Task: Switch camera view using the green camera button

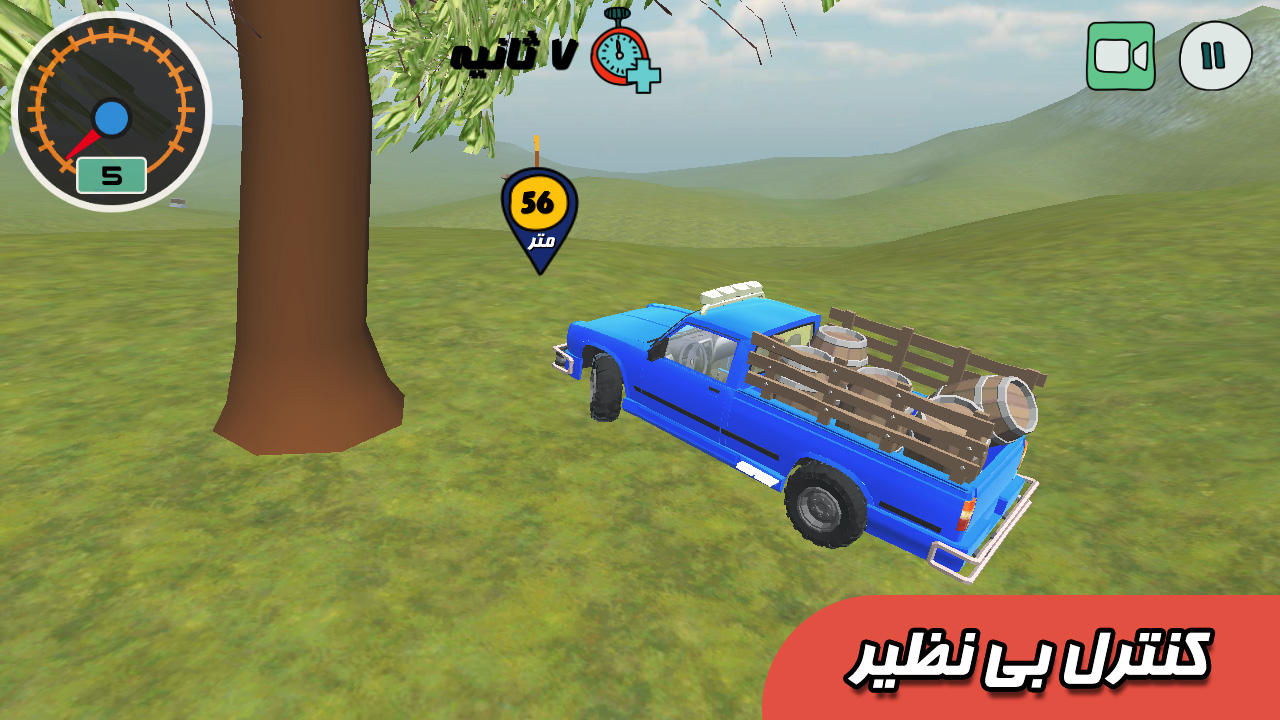Action: point(1120,56)
